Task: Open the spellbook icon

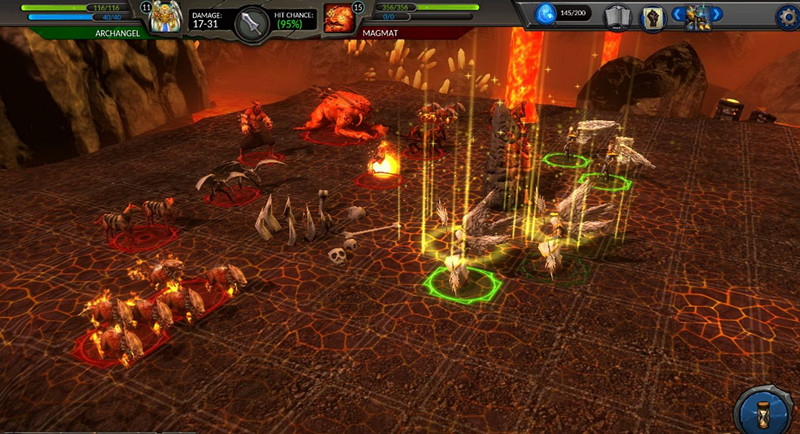Action: pos(617,16)
